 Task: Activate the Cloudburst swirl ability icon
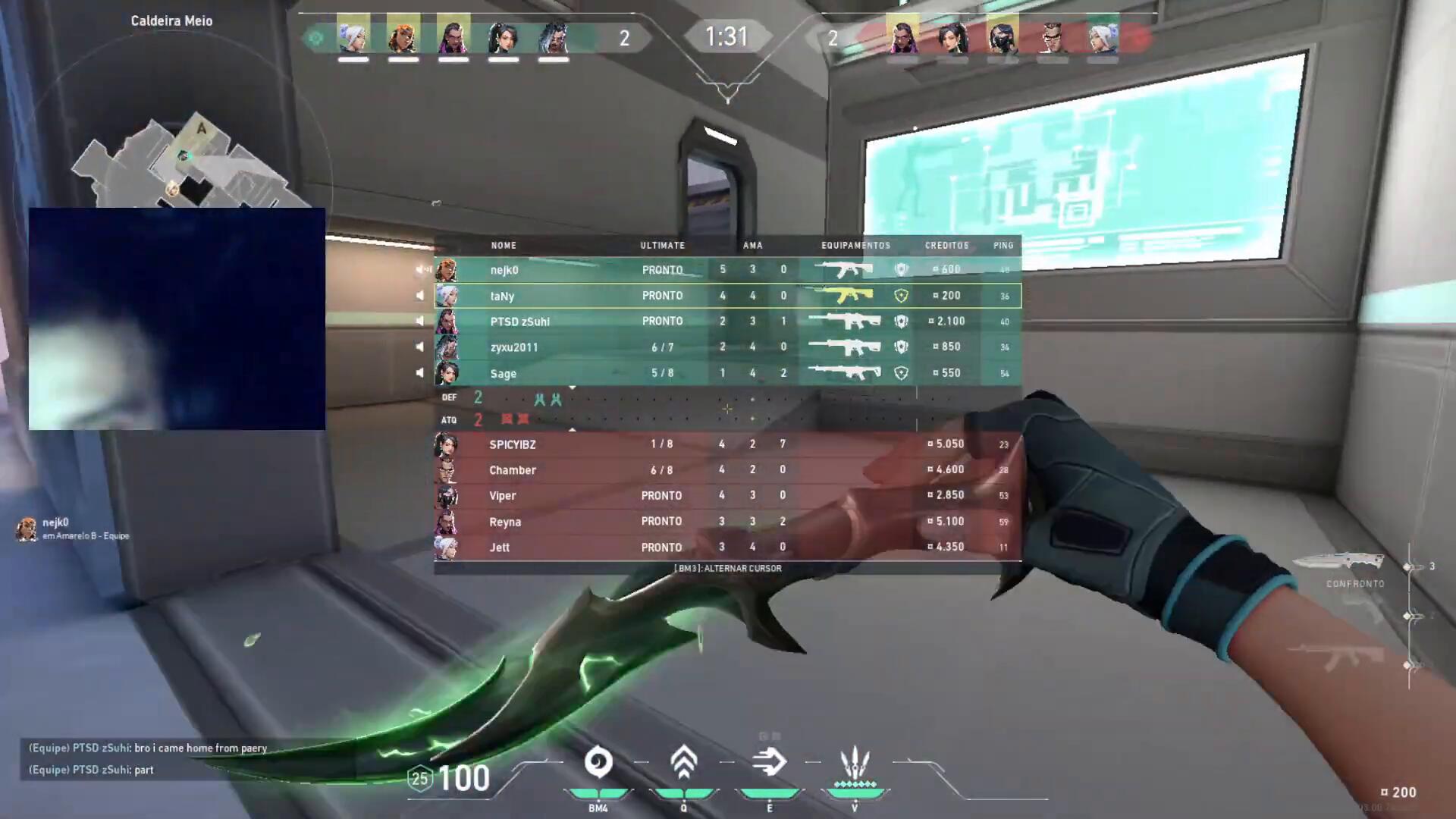[x=598, y=762]
